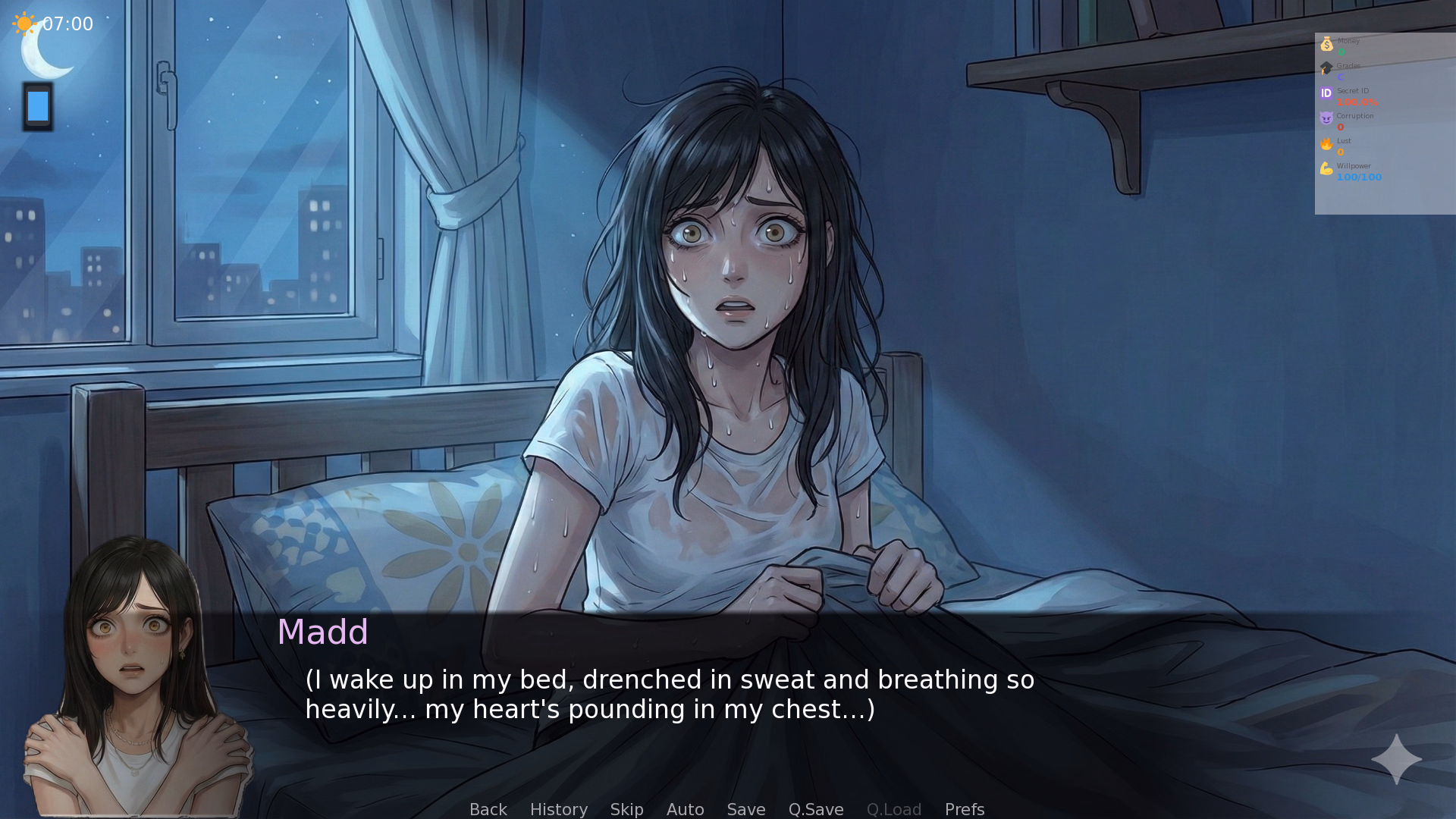Image resolution: width=1456 pixels, height=819 pixels.
Task: Open the phone icon below the clock
Action: click(37, 106)
